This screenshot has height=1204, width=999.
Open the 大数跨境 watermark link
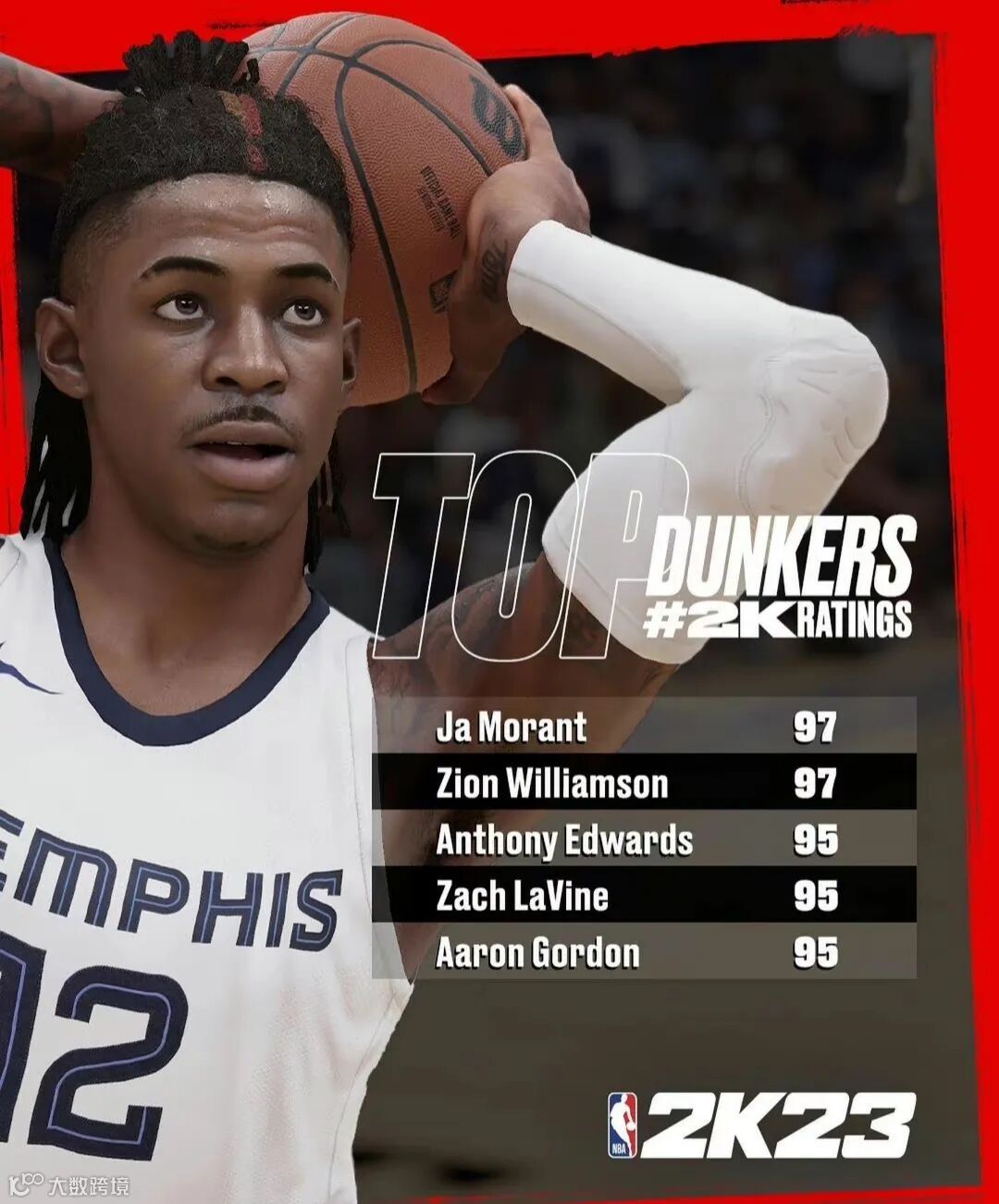pyautogui.click(x=69, y=1185)
